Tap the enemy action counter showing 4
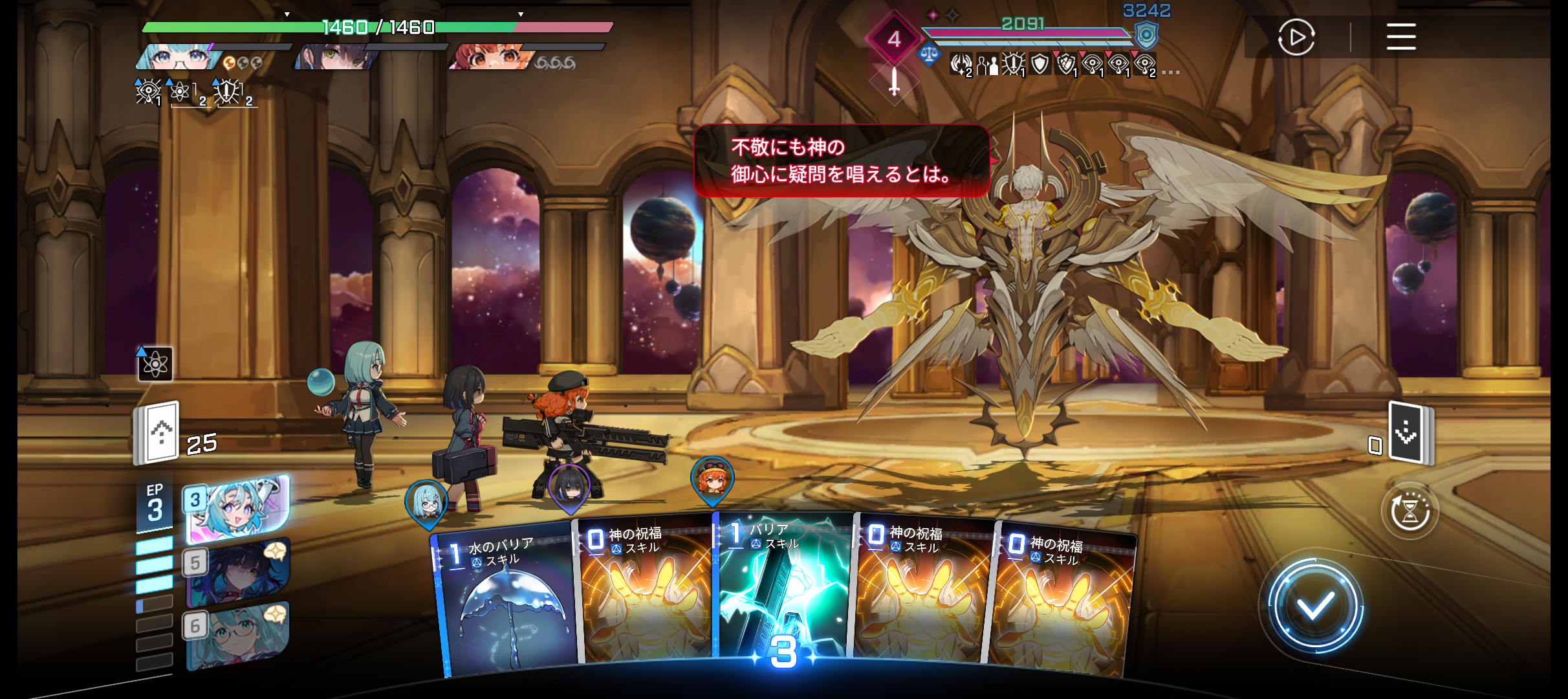 (894, 39)
